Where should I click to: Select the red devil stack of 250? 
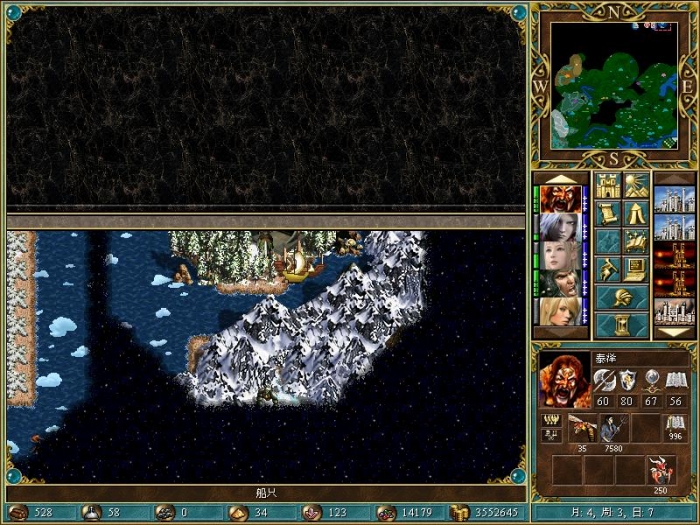(660, 470)
